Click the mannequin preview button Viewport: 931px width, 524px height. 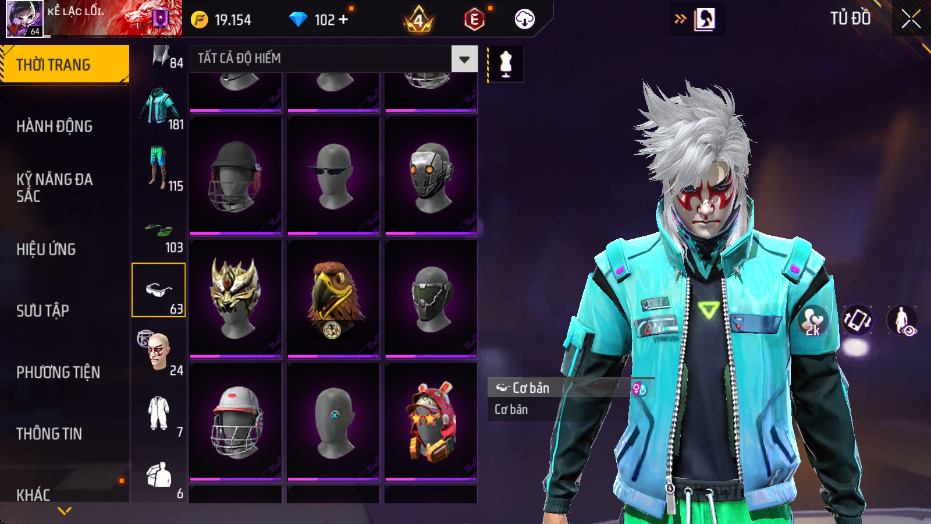(x=506, y=63)
